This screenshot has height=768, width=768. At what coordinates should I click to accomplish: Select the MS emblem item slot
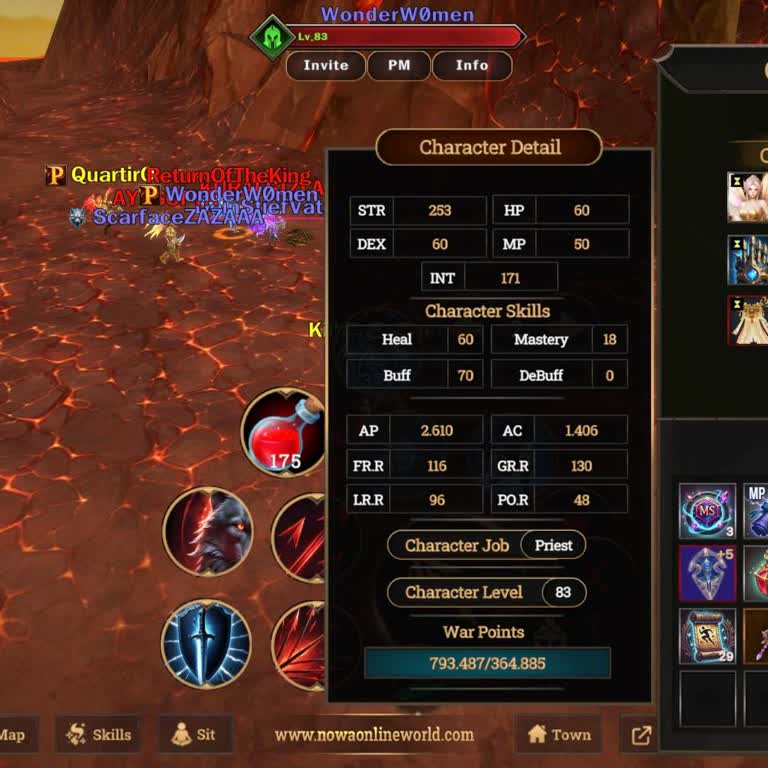707,511
